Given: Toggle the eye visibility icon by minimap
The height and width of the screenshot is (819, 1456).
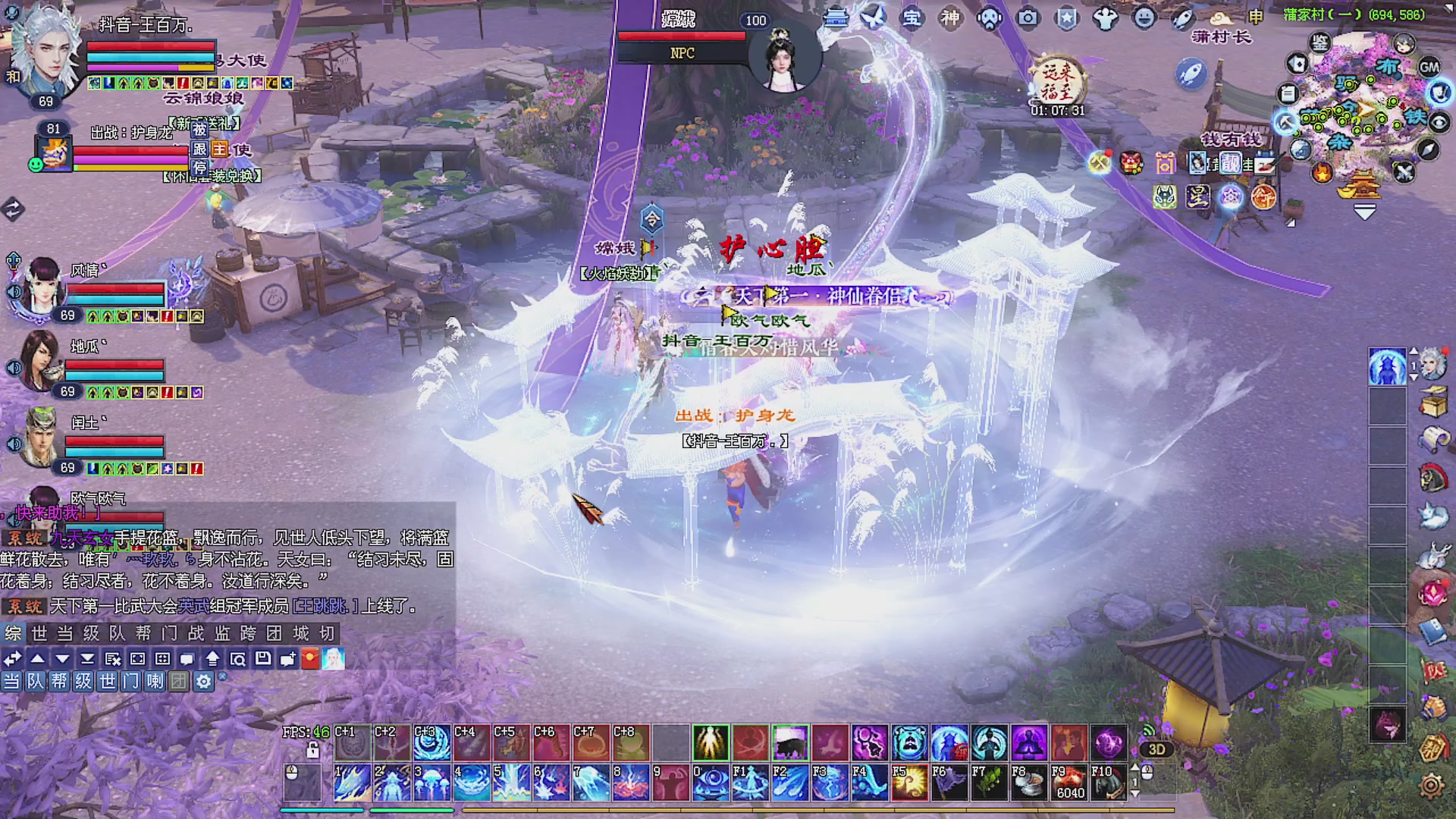Looking at the screenshot, I should (x=1439, y=121).
